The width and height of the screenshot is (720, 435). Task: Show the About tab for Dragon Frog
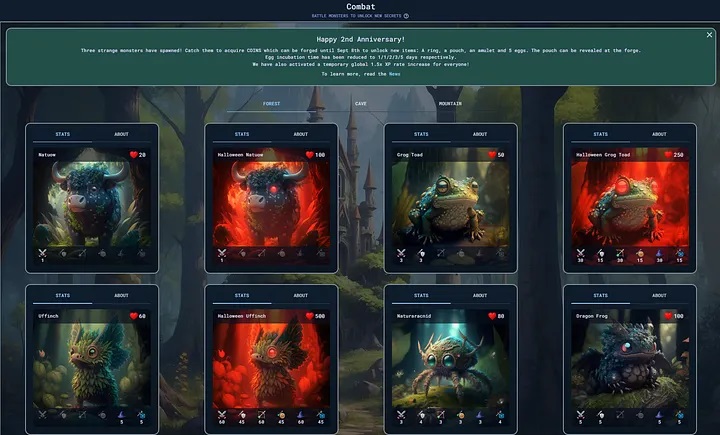tap(659, 295)
